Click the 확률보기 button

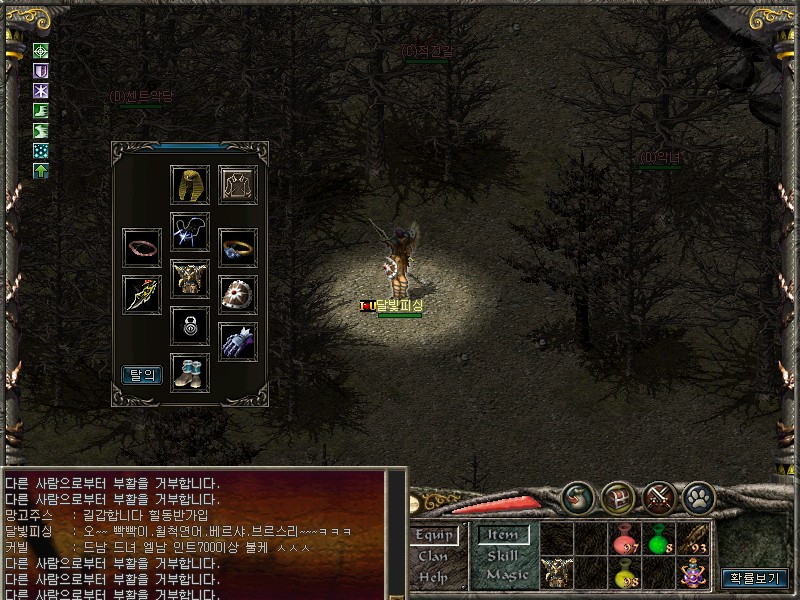(755, 577)
